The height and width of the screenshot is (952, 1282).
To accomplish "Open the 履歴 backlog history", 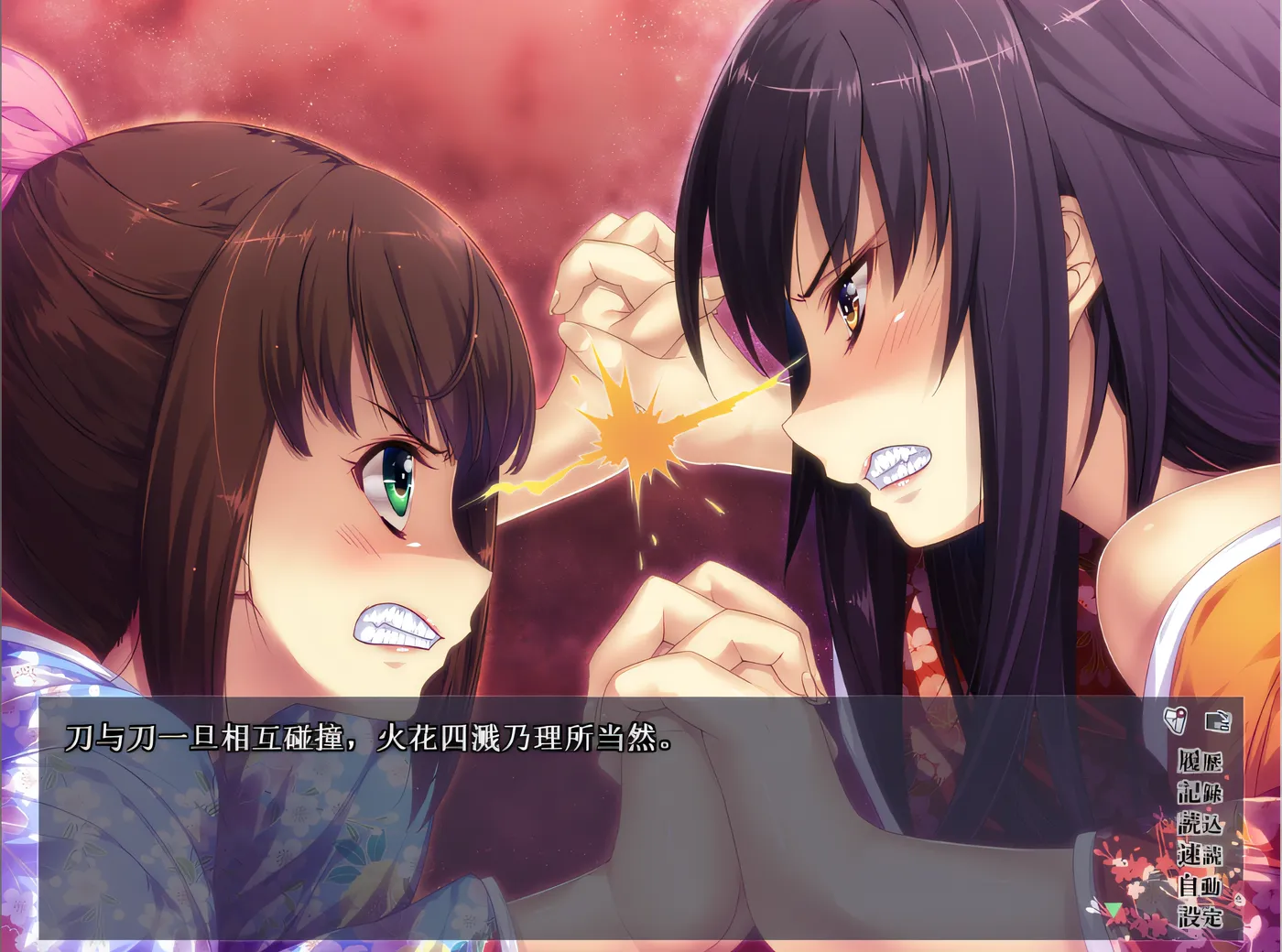I will (x=1200, y=761).
